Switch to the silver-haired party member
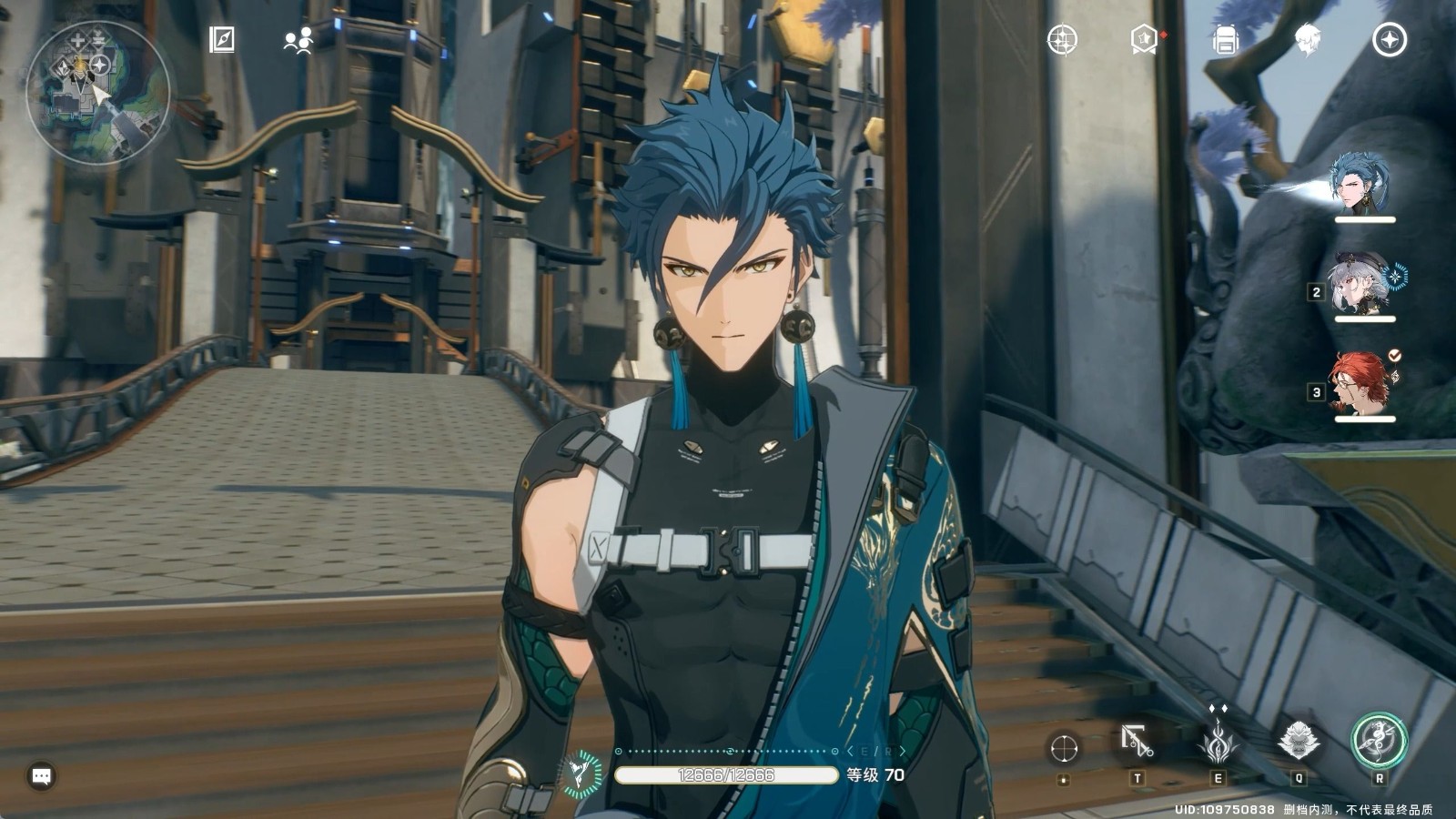This screenshot has height=819, width=1456. point(1361,283)
